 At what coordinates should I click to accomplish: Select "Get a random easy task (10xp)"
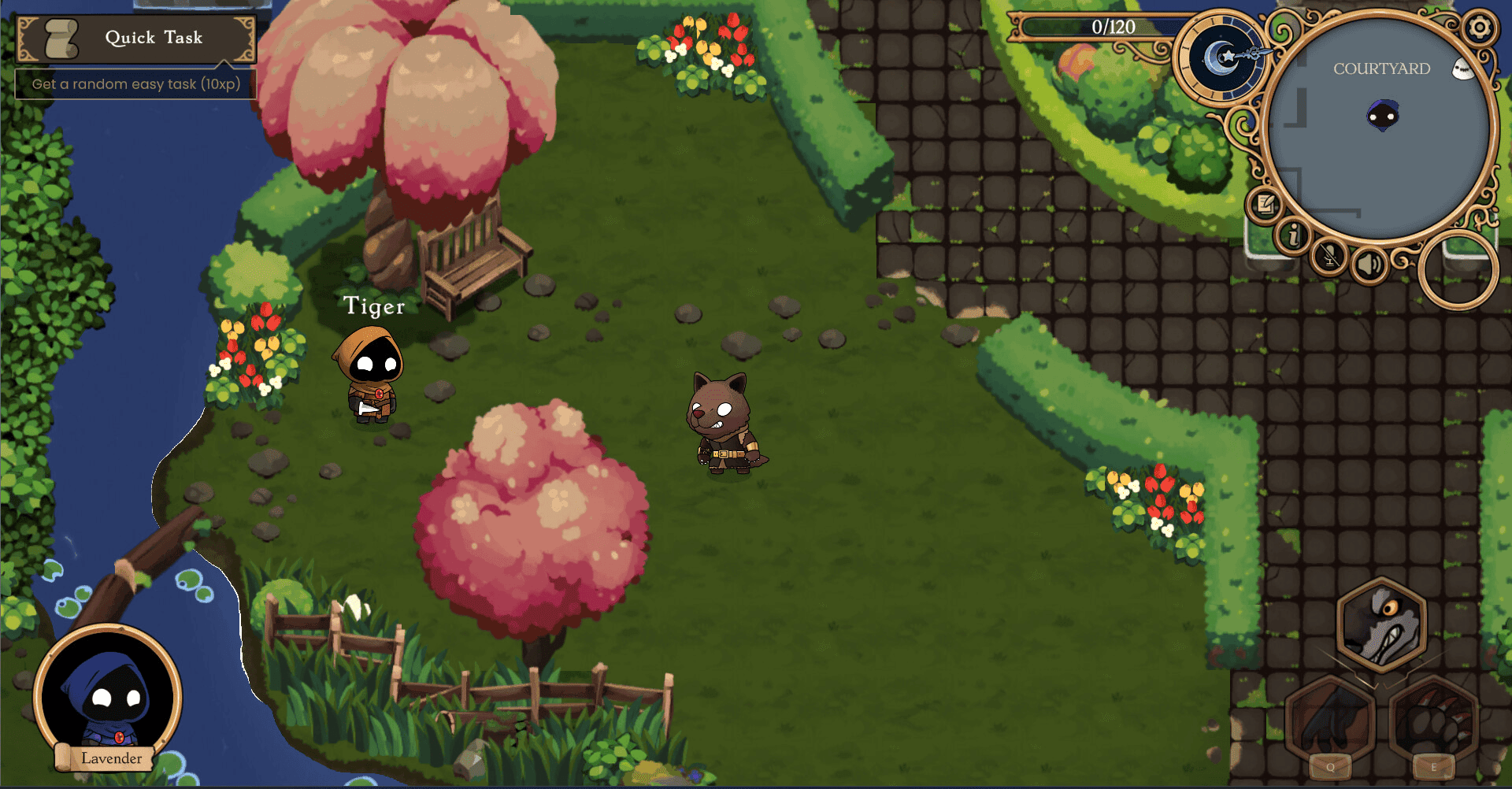[135, 83]
